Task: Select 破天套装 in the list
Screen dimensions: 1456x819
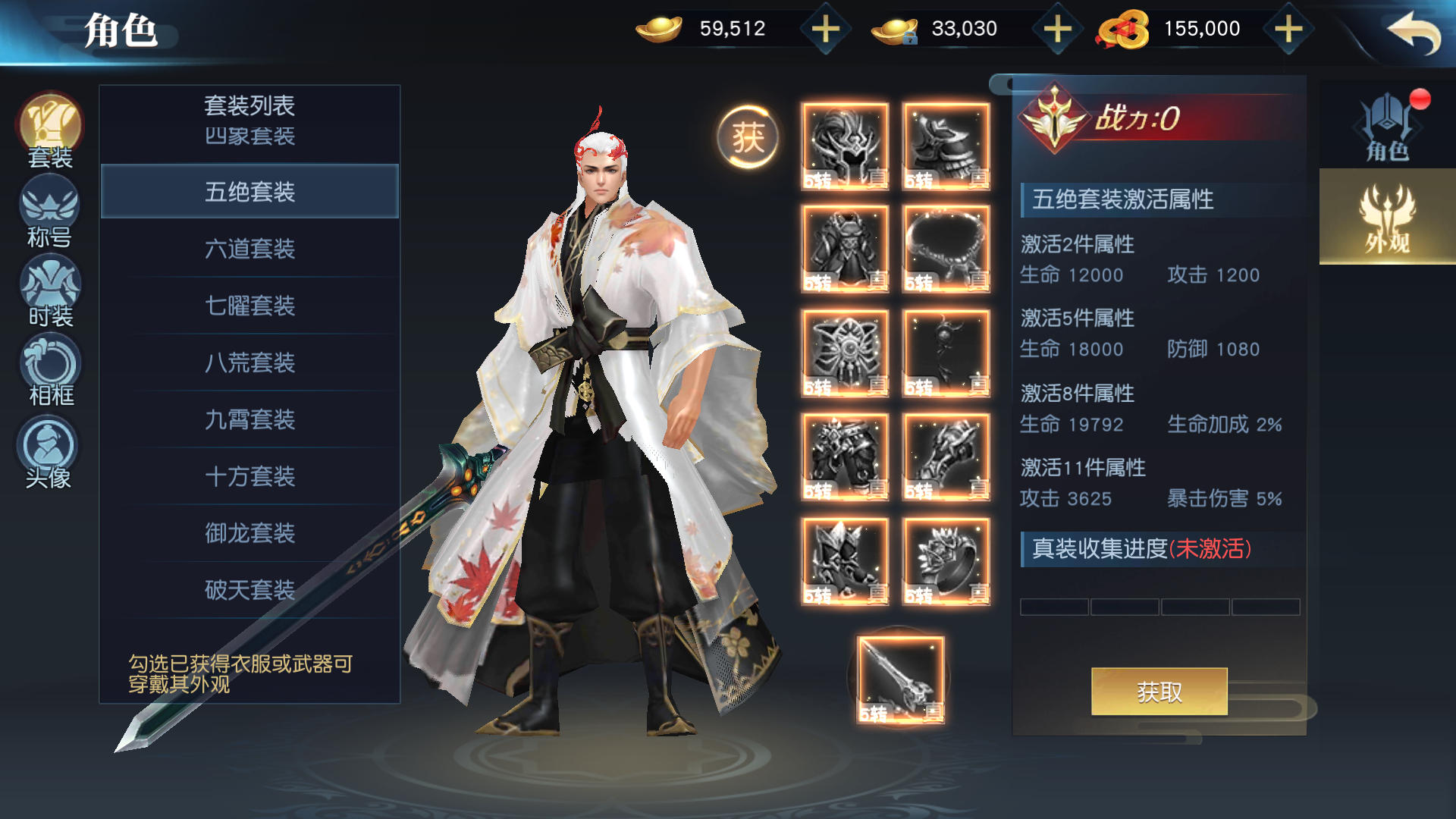Action: (x=249, y=590)
